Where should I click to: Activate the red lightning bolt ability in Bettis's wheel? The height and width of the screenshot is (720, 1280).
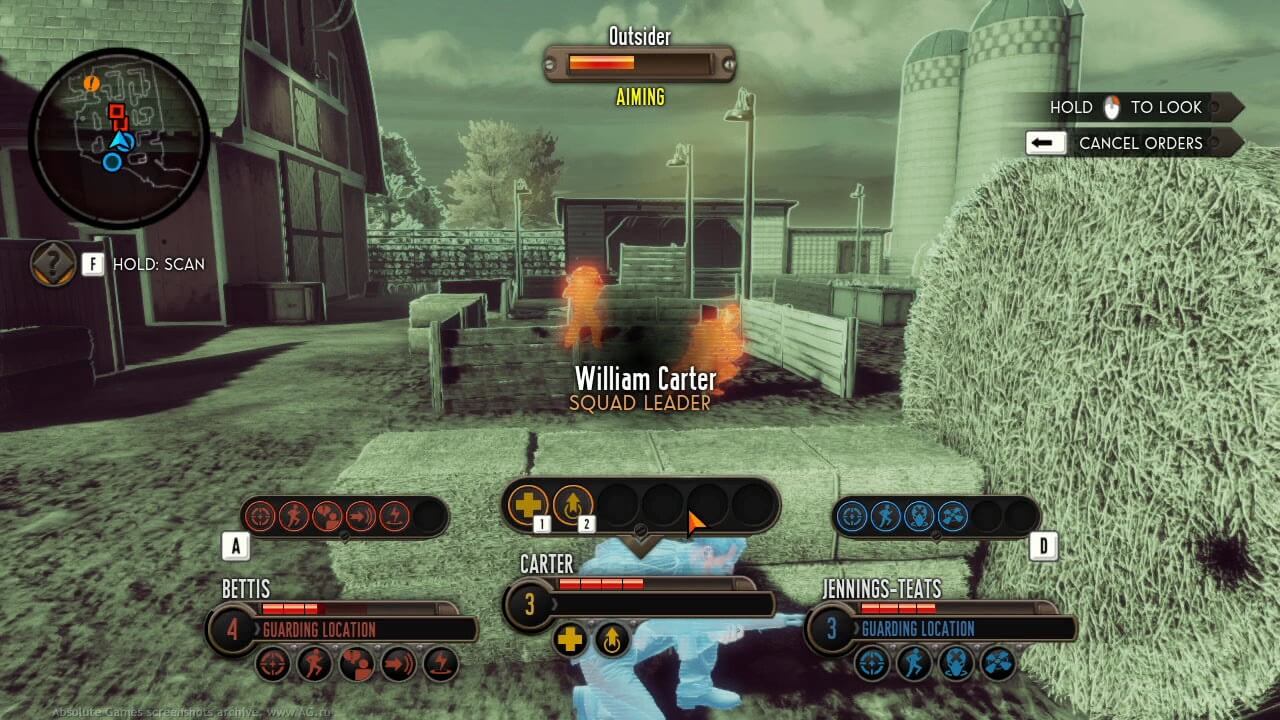(395, 516)
